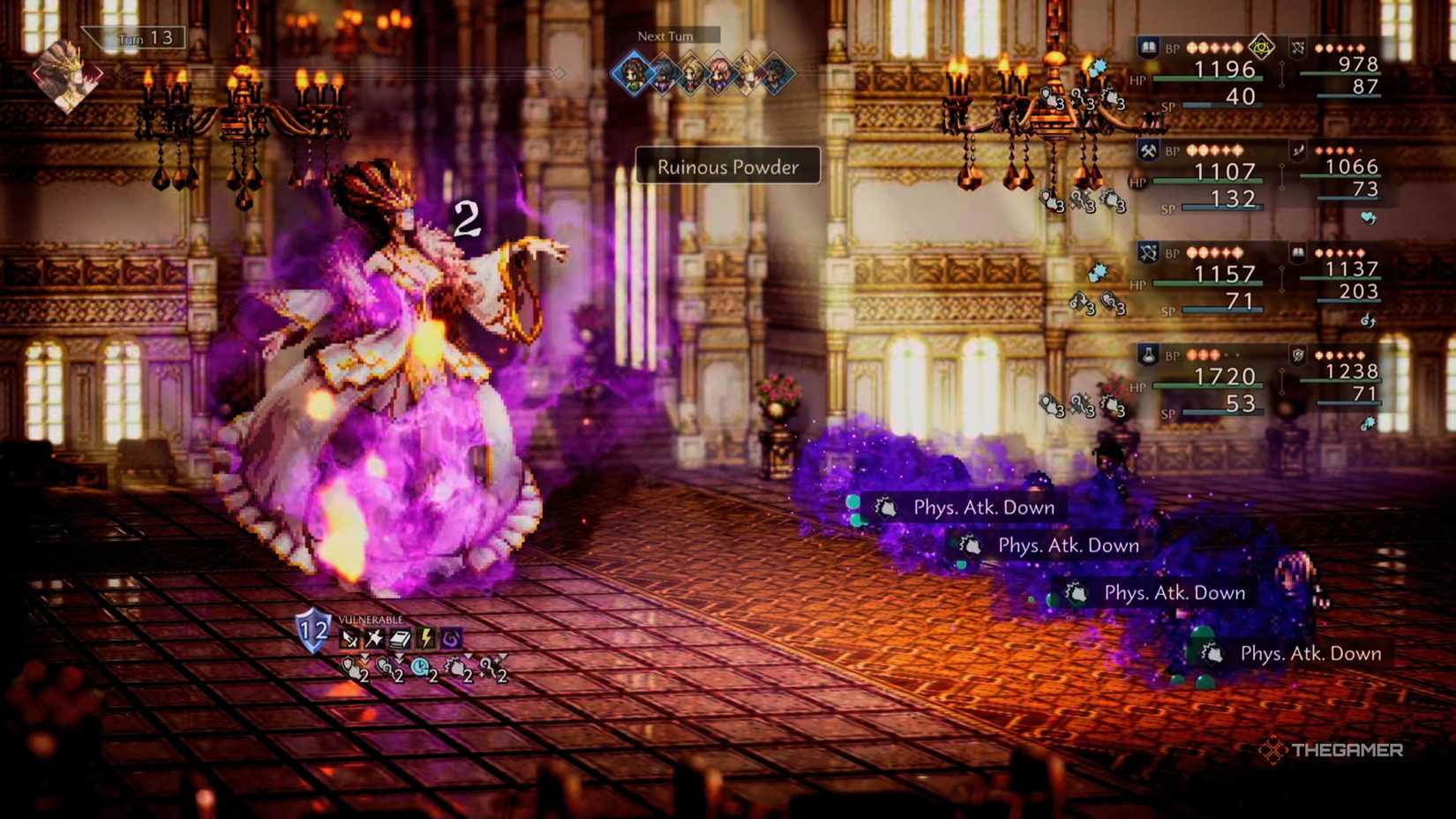
Task: Expand the Next Turn order bar
Action: [666, 36]
